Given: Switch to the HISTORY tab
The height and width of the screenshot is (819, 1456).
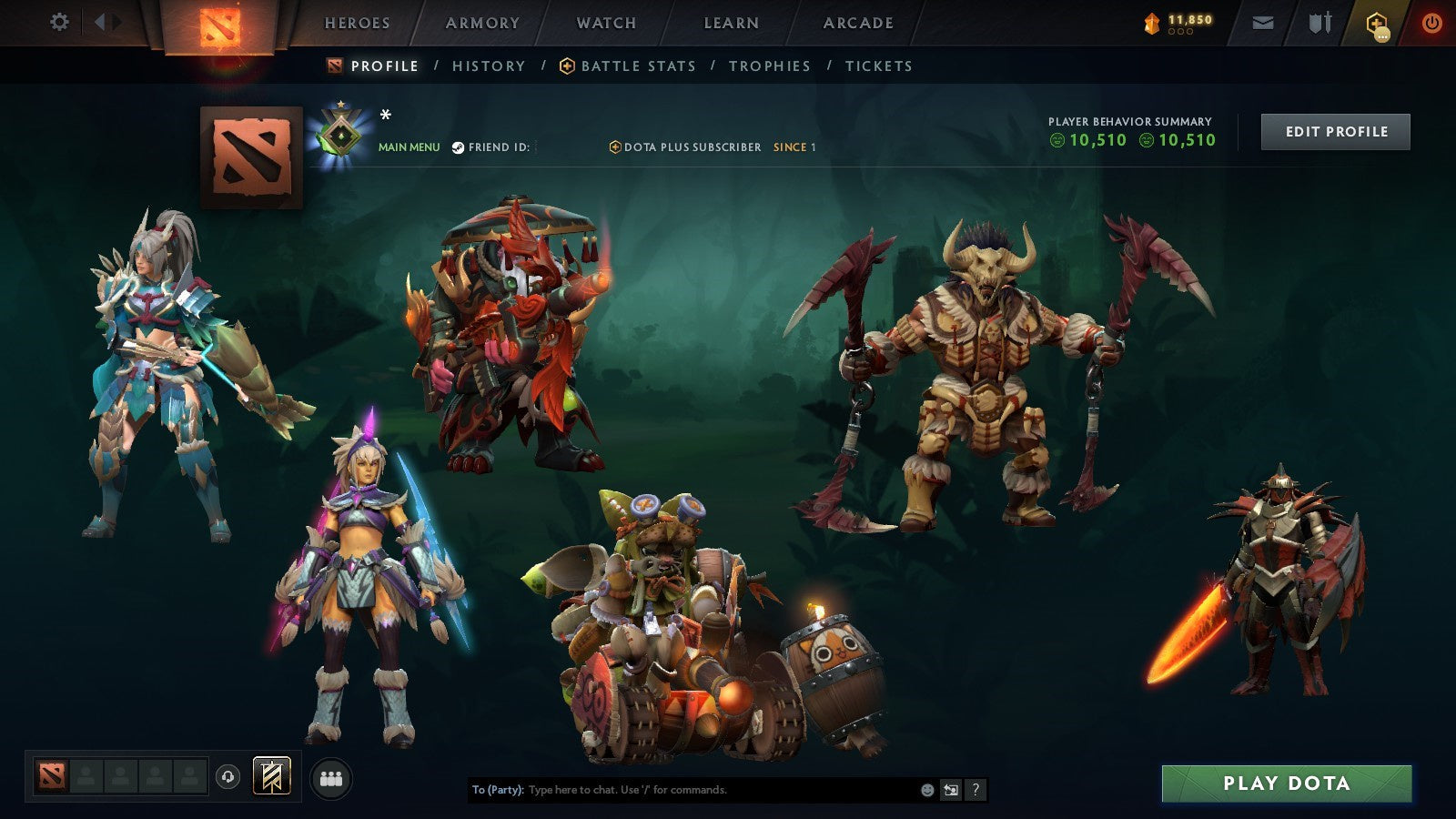Looking at the screenshot, I should click(489, 66).
